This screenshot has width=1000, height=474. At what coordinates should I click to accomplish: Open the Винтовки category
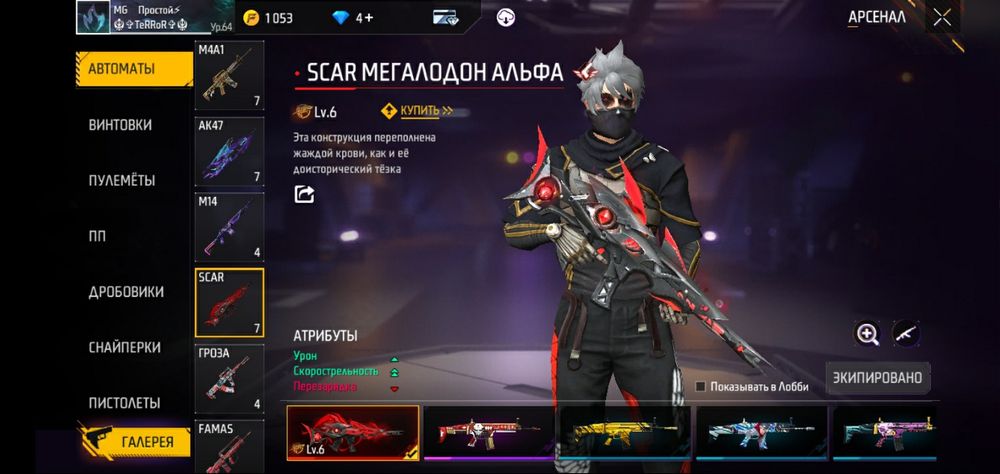click(x=120, y=125)
